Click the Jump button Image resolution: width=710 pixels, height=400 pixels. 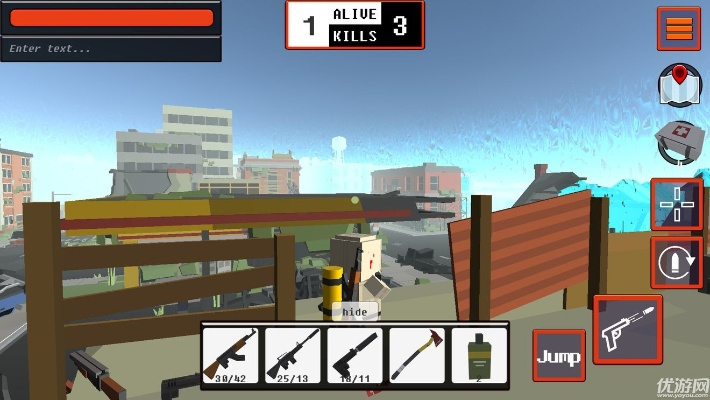(x=558, y=356)
